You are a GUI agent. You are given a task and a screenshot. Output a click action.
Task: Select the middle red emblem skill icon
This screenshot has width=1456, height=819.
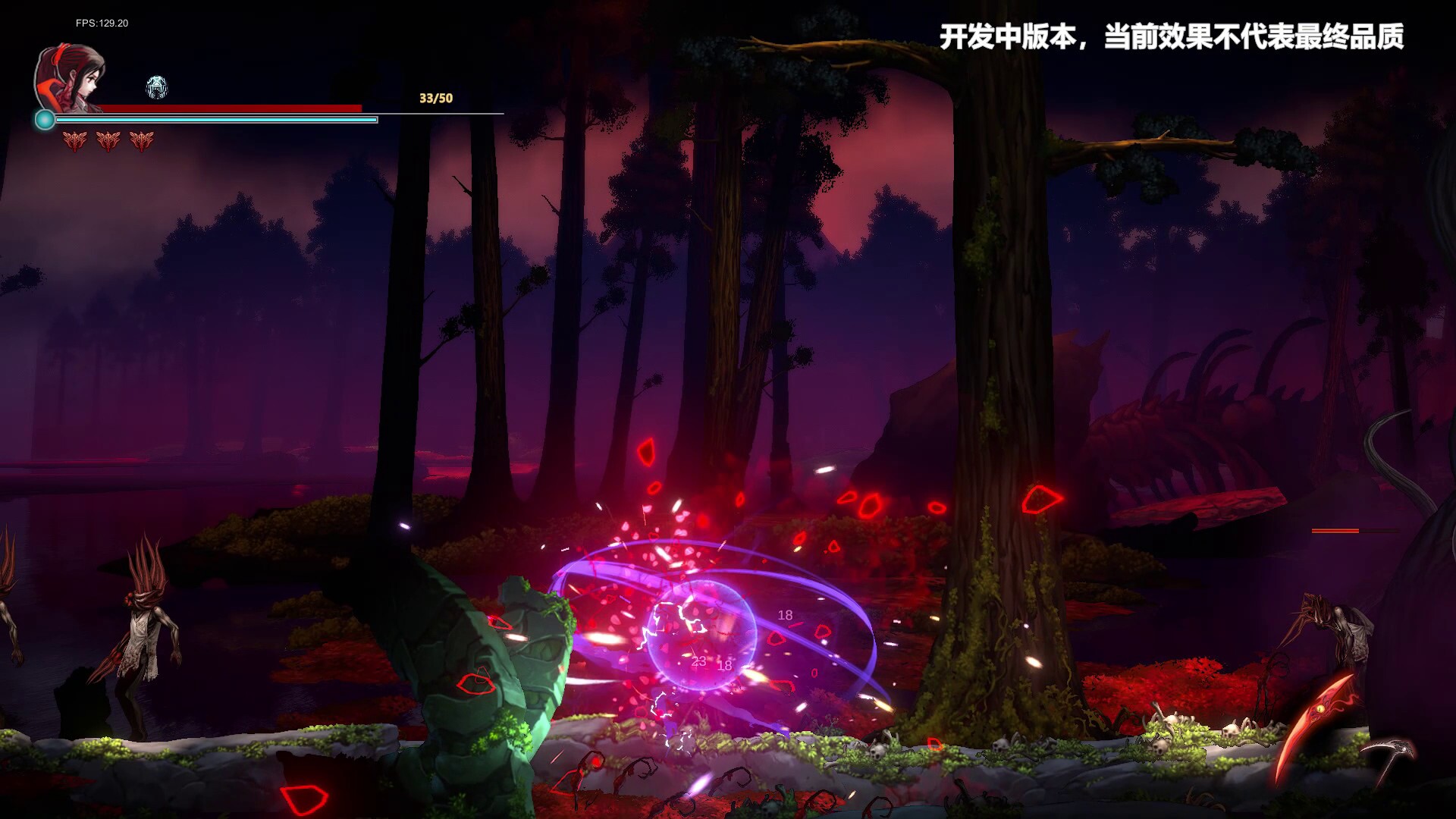[x=108, y=141]
